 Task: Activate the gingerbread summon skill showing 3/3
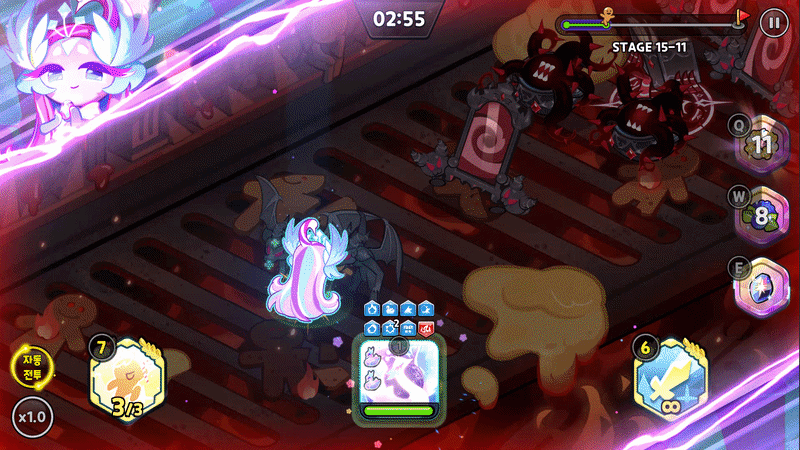tap(128, 381)
